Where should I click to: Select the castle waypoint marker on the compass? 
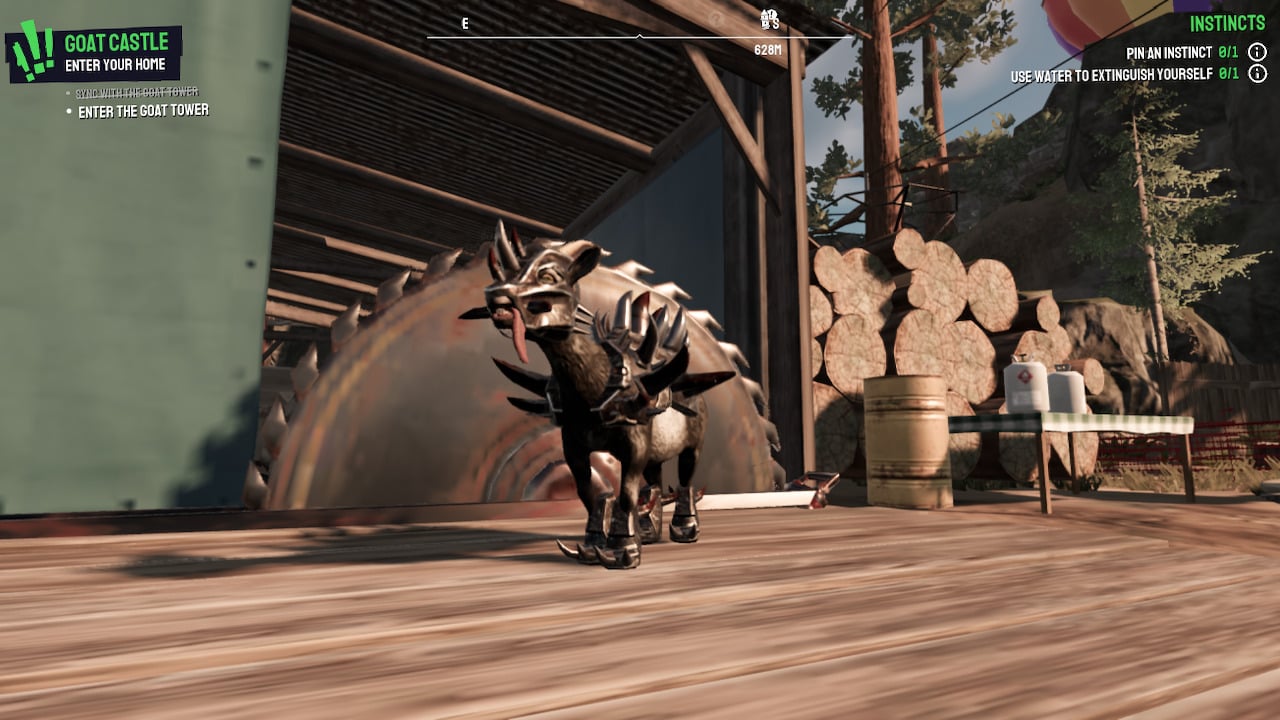pyautogui.click(x=764, y=19)
